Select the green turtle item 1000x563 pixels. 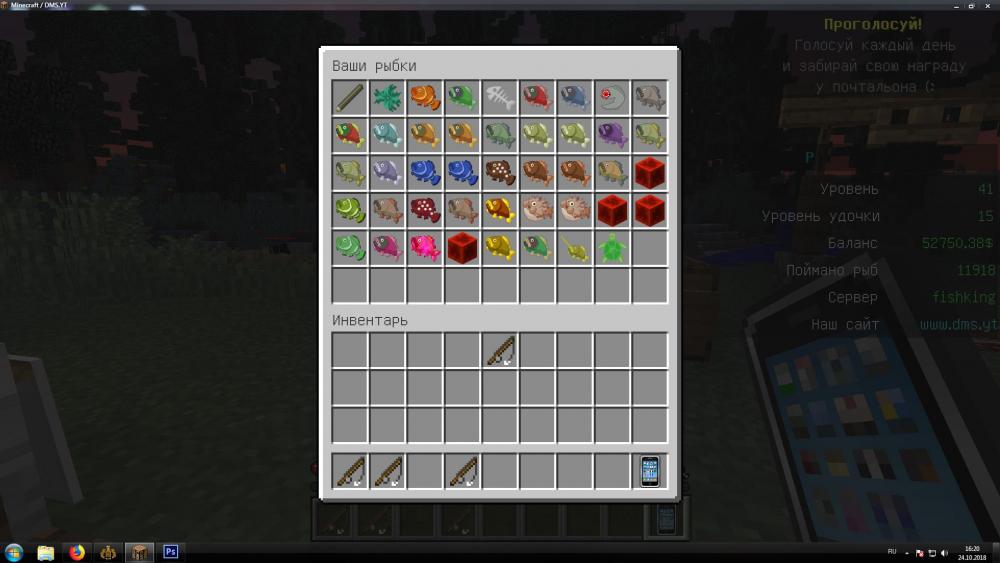[x=612, y=247]
